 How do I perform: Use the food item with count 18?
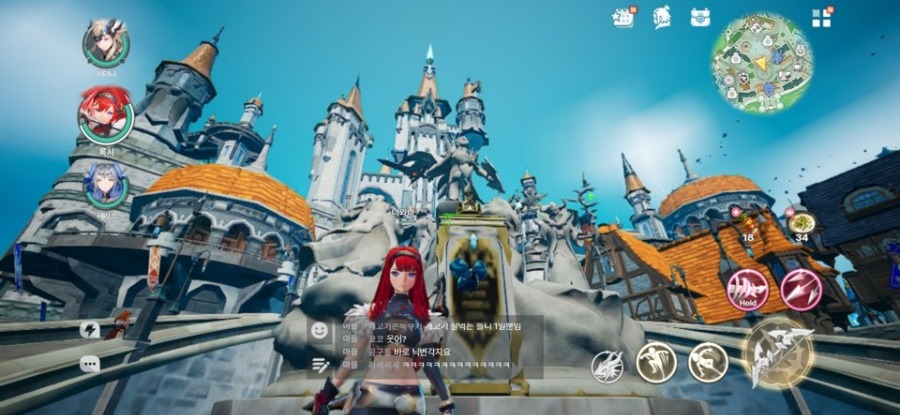[x=747, y=222]
